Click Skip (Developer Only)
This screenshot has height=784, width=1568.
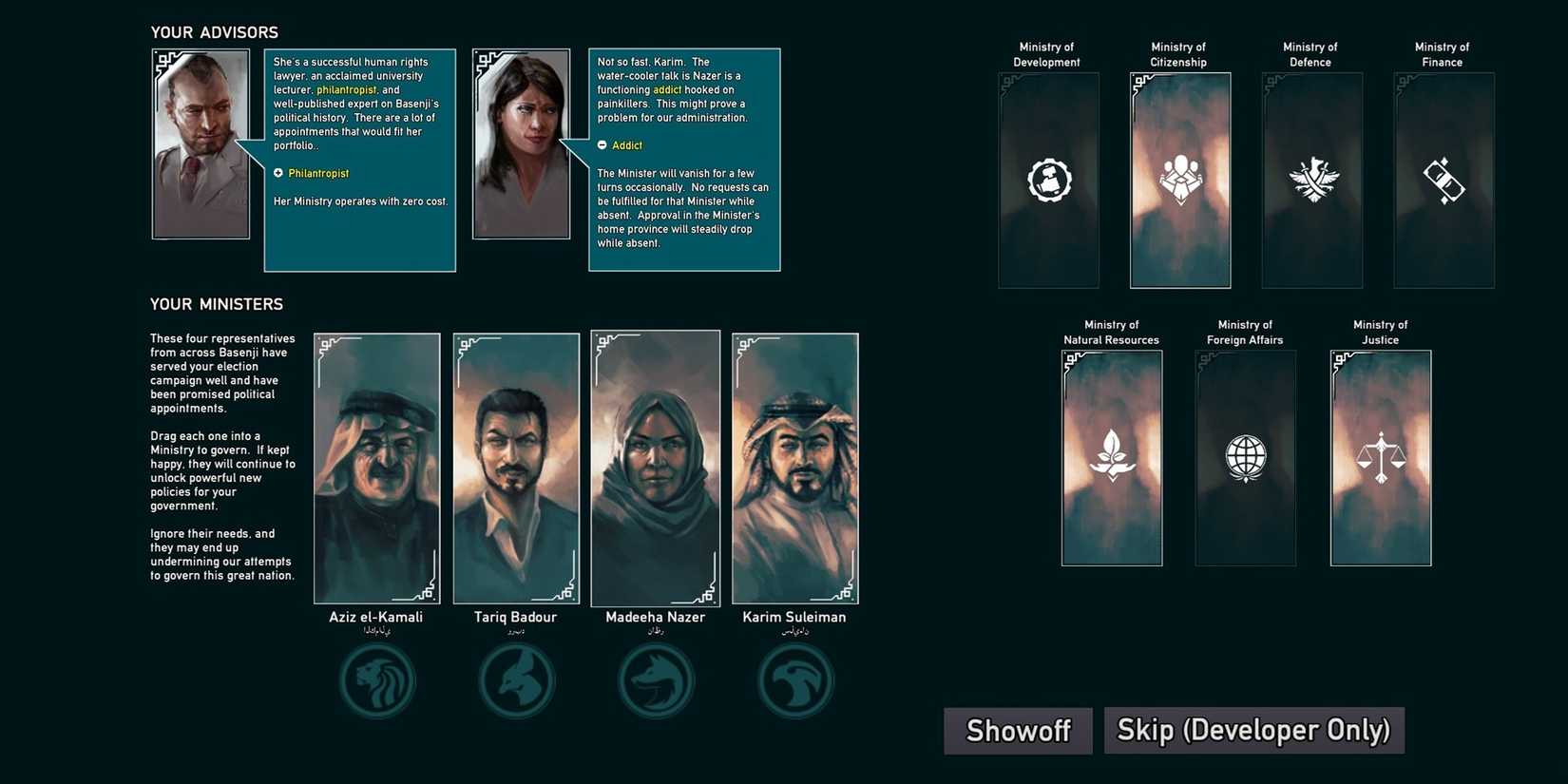pos(1252,730)
